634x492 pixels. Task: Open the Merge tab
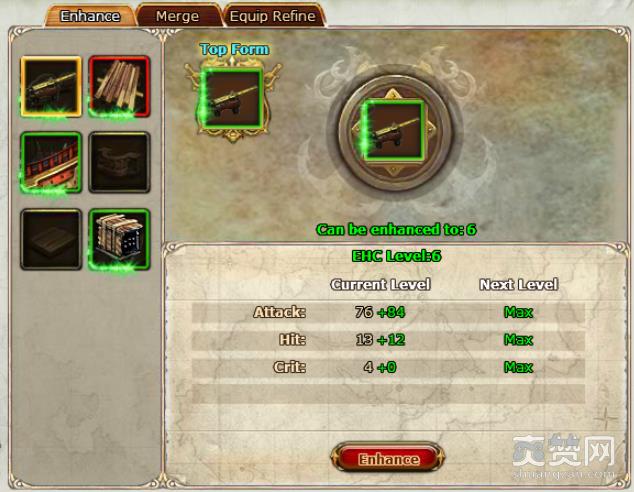click(x=177, y=16)
